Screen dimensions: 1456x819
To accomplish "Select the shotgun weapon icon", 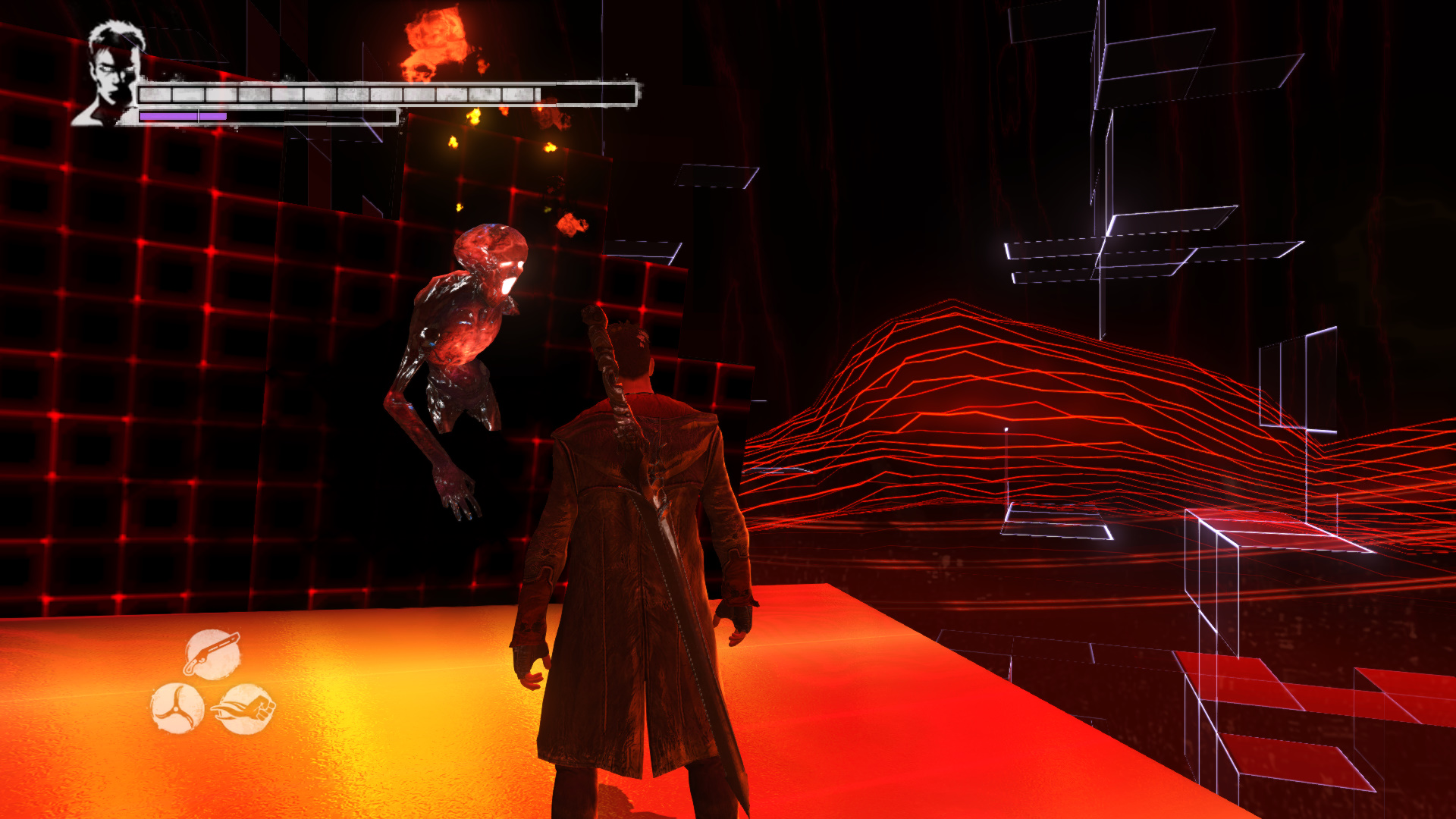I will pyautogui.click(x=212, y=654).
